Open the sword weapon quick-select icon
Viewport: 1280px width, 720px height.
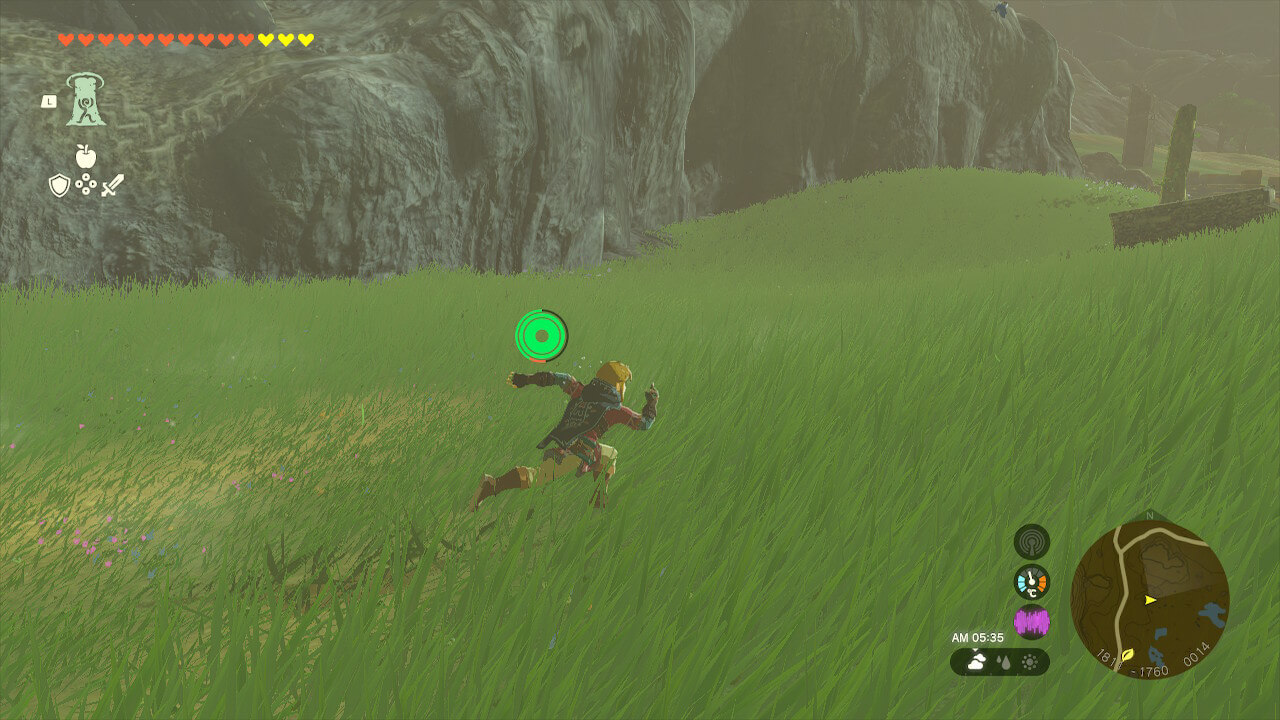(112, 185)
